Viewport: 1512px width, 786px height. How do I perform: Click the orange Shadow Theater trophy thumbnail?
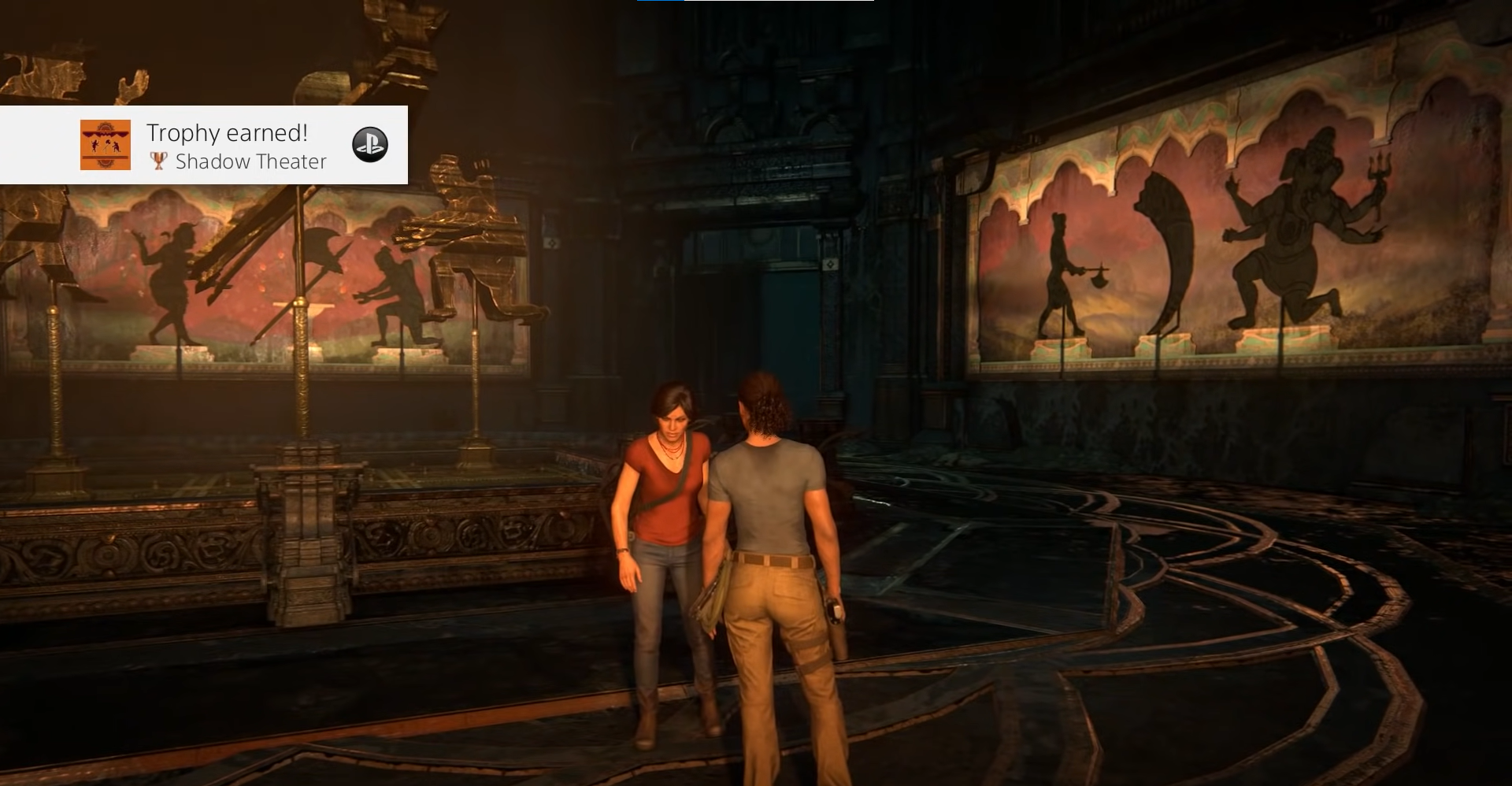[x=106, y=145]
